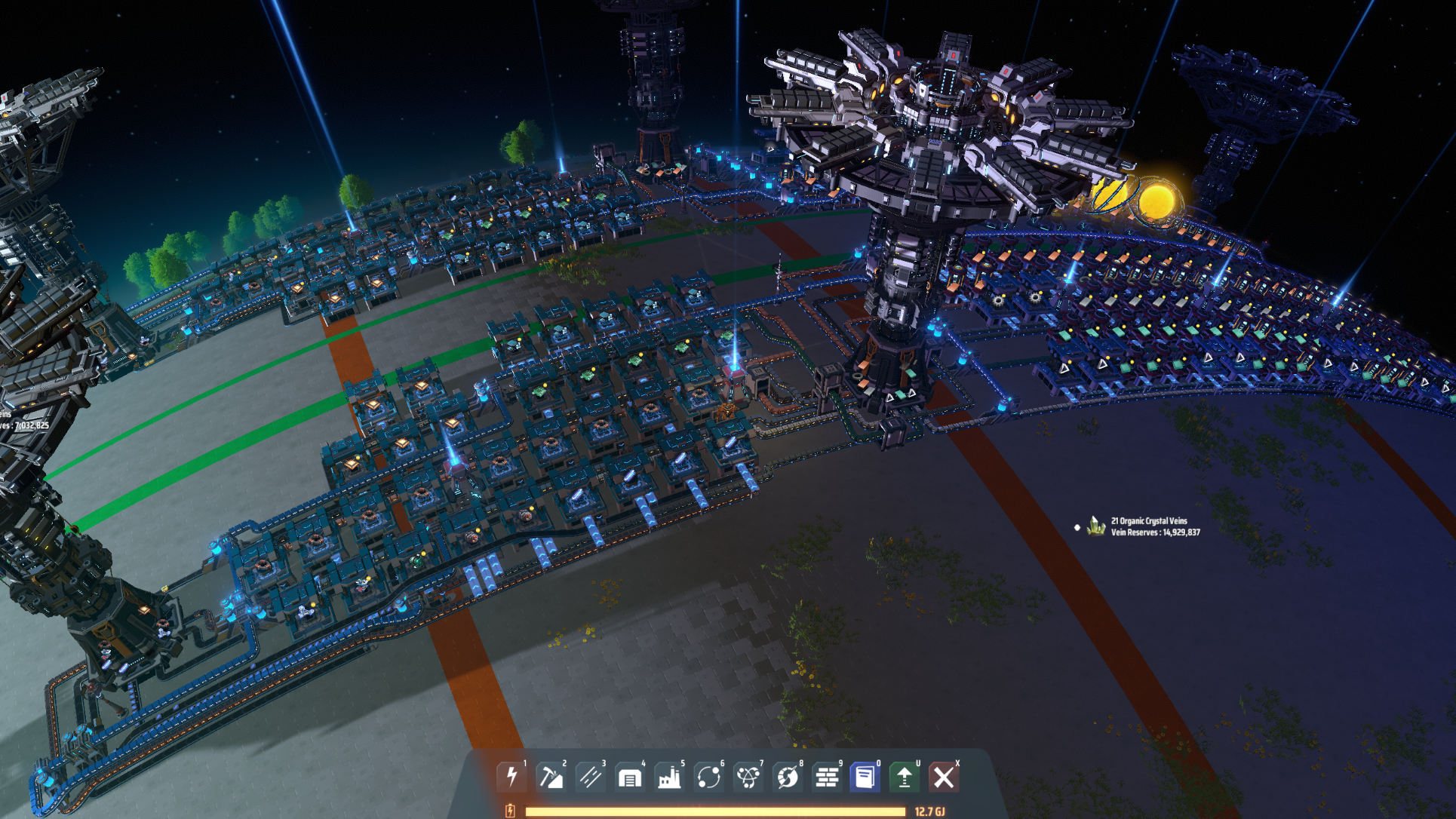Choose the Dyson sphere build category
The height and width of the screenshot is (819, 1456).
coord(788,776)
